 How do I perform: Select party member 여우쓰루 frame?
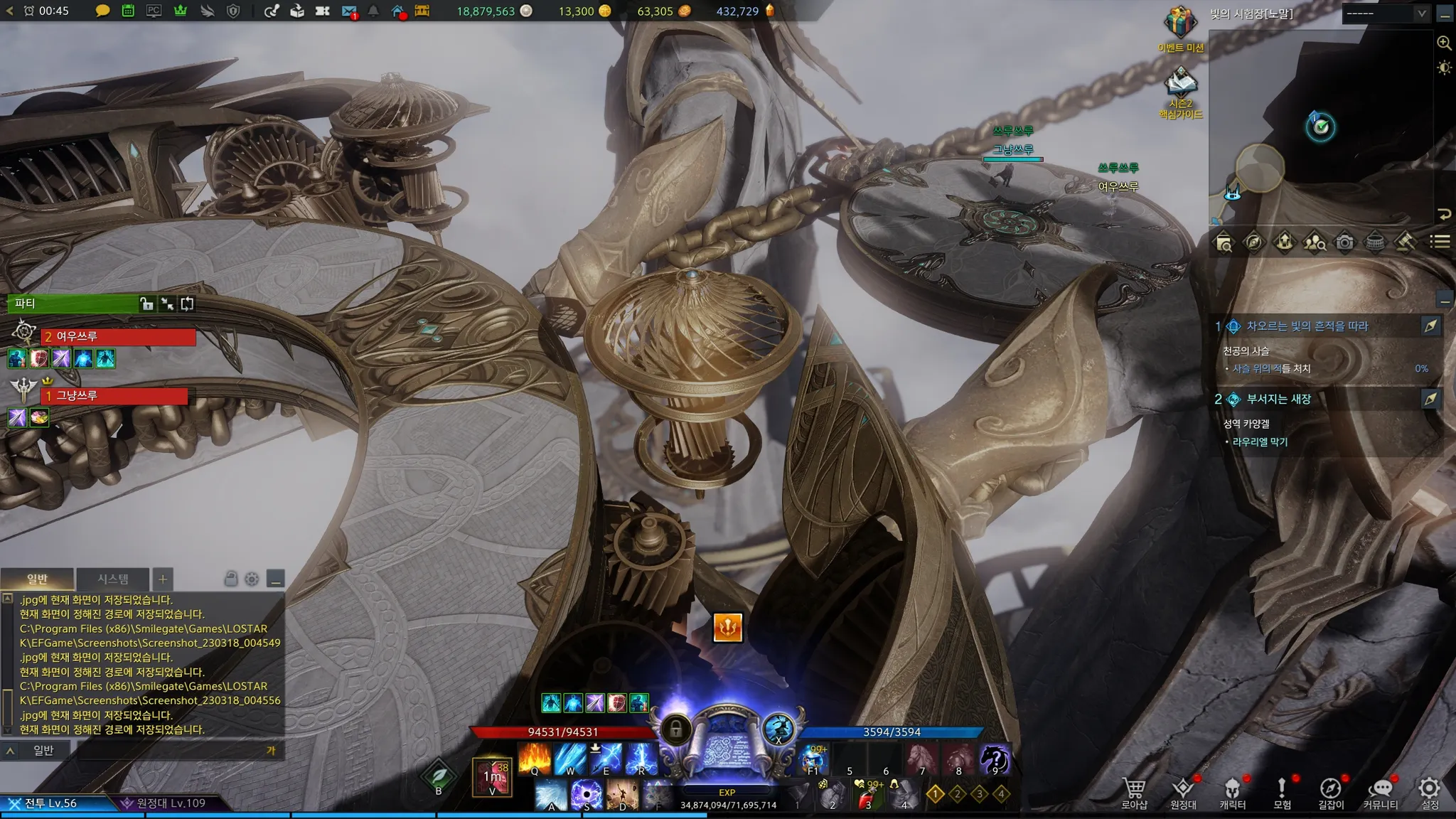point(118,336)
